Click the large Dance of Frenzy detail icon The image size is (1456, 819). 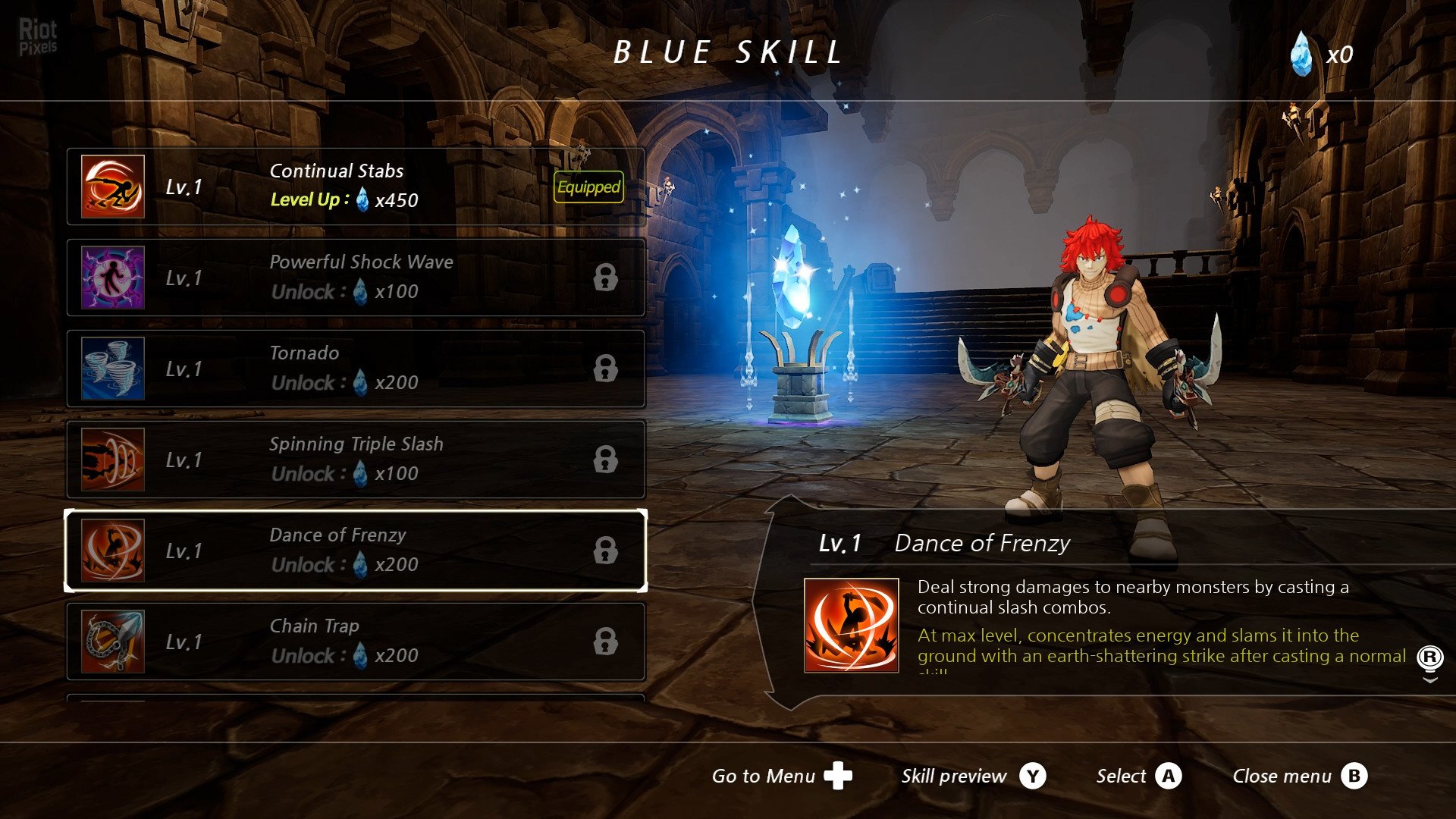[852, 626]
